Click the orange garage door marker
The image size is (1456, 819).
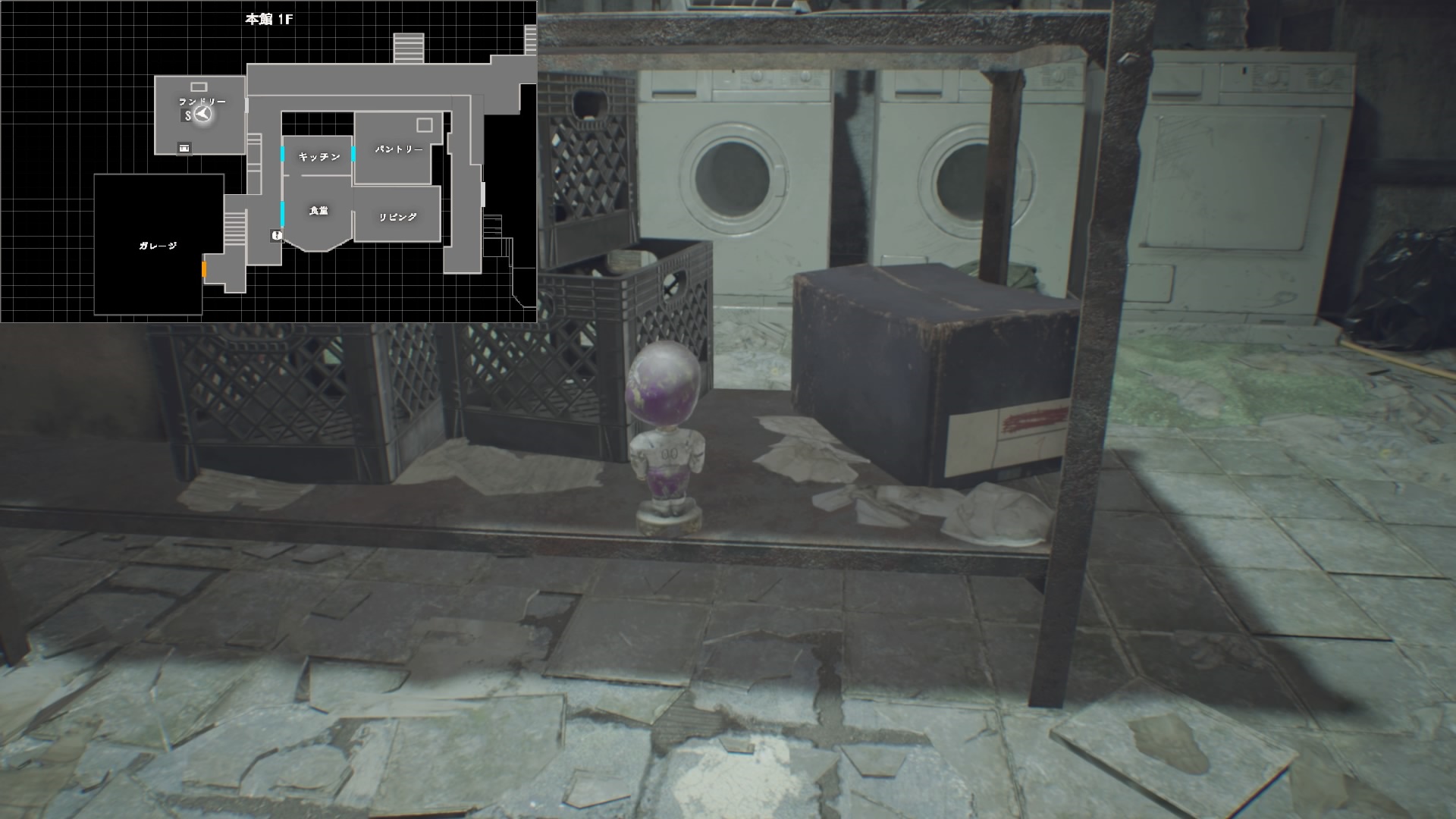tap(204, 269)
